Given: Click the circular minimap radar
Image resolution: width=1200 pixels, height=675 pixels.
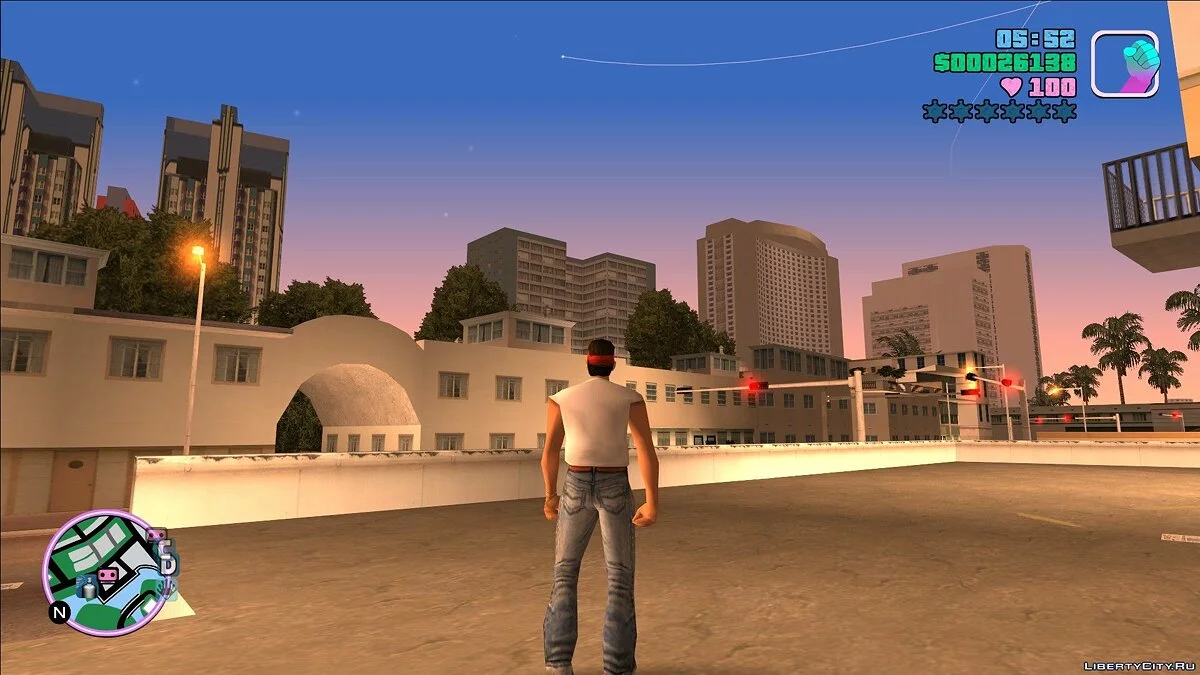Looking at the screenshot, I should [x=104, y=572].
